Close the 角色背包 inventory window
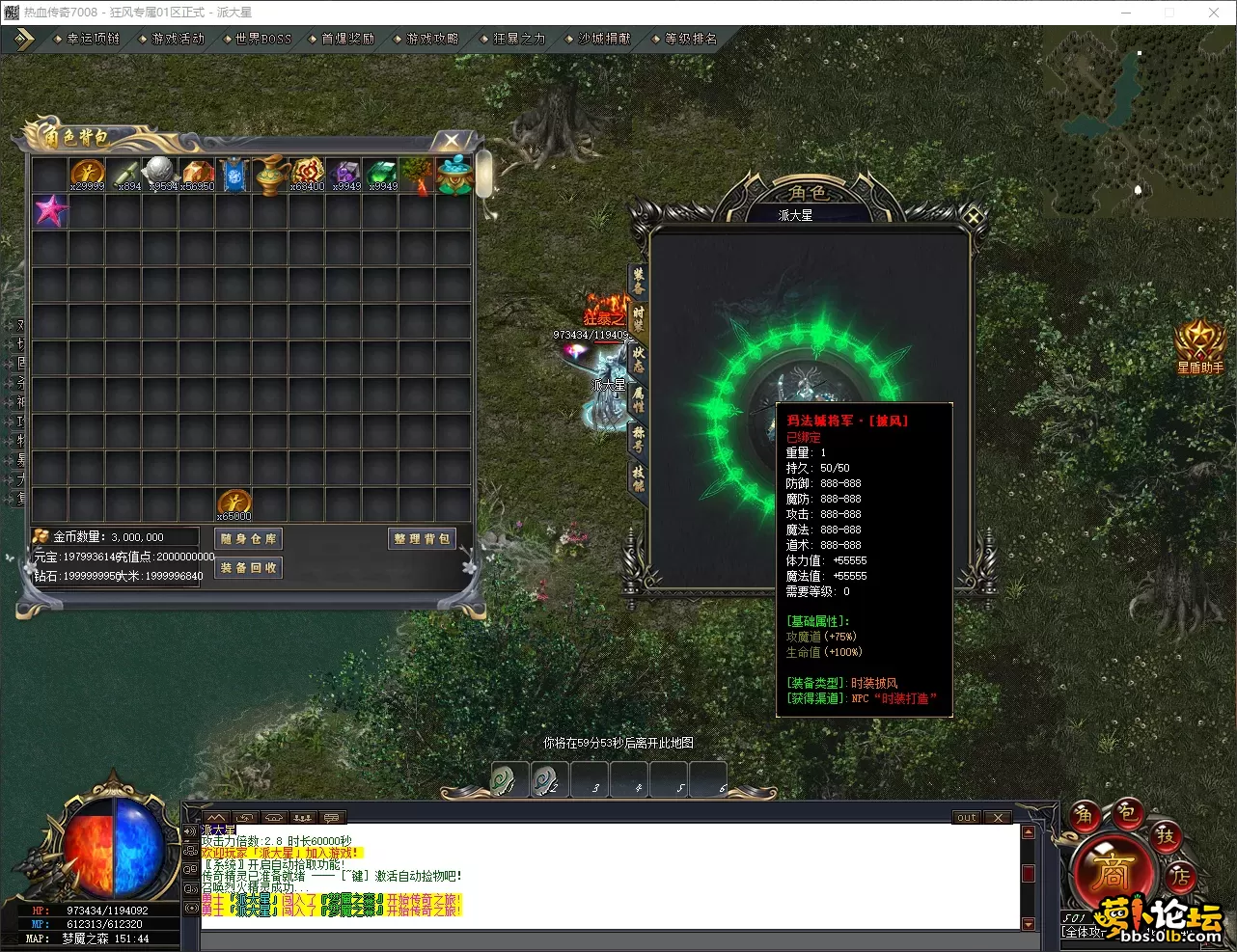This screenshot has height=952, width=1237. coord(452,141)
